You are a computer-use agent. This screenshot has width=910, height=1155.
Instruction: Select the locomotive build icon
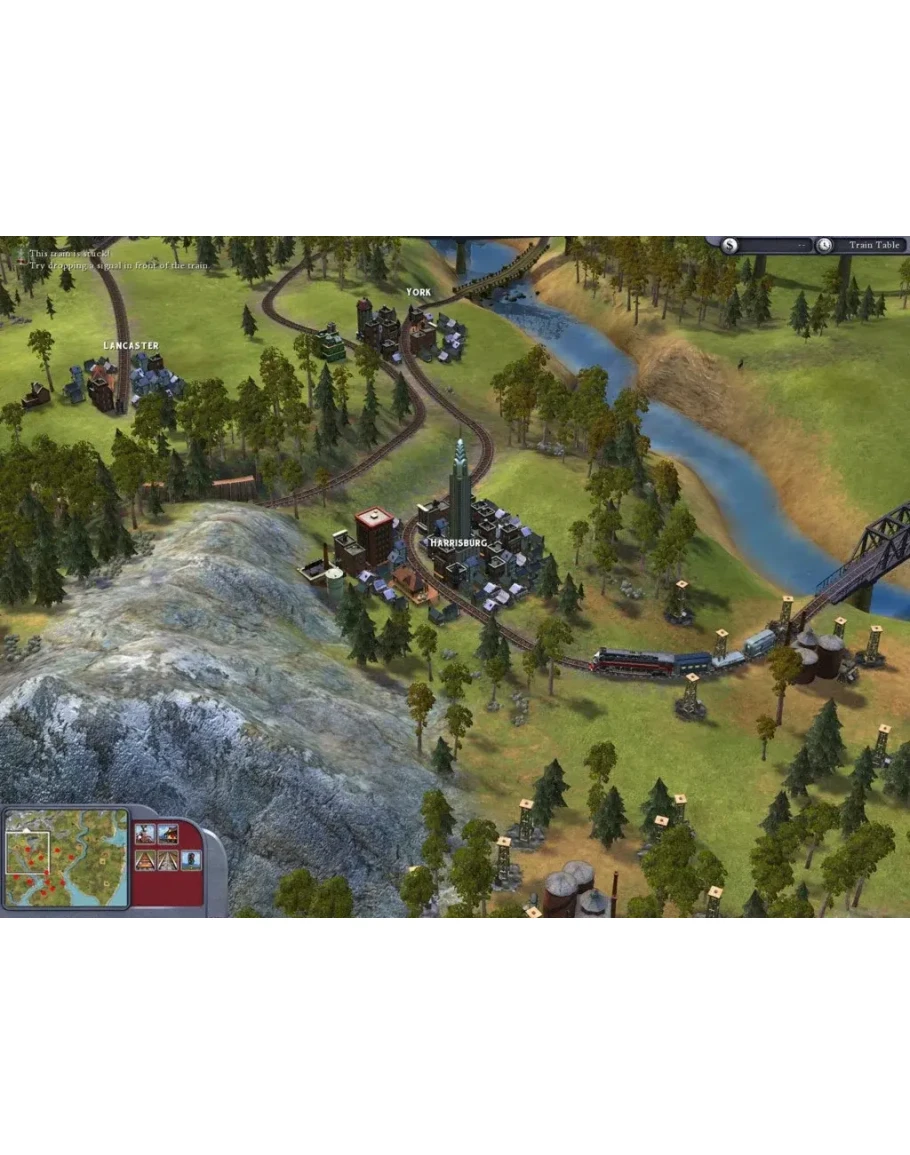tap(145, 833)
